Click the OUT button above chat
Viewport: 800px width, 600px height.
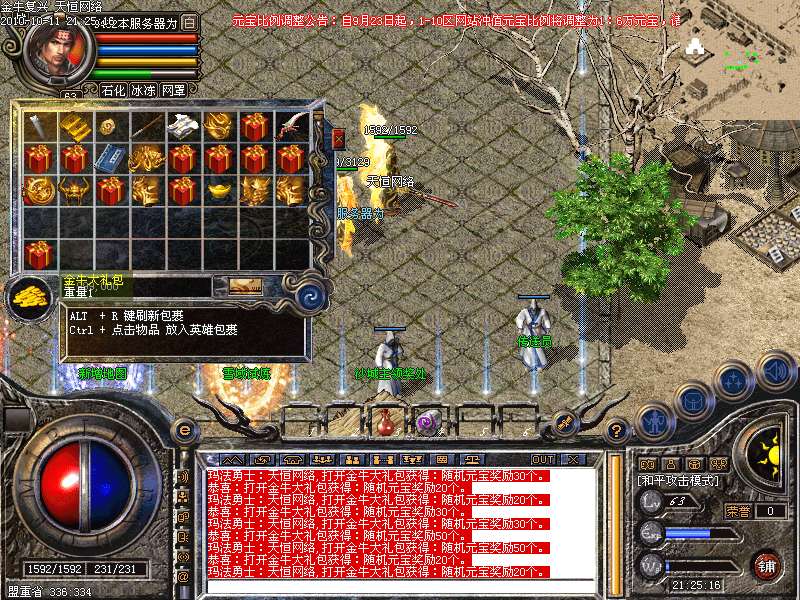[x=543, y=459]
